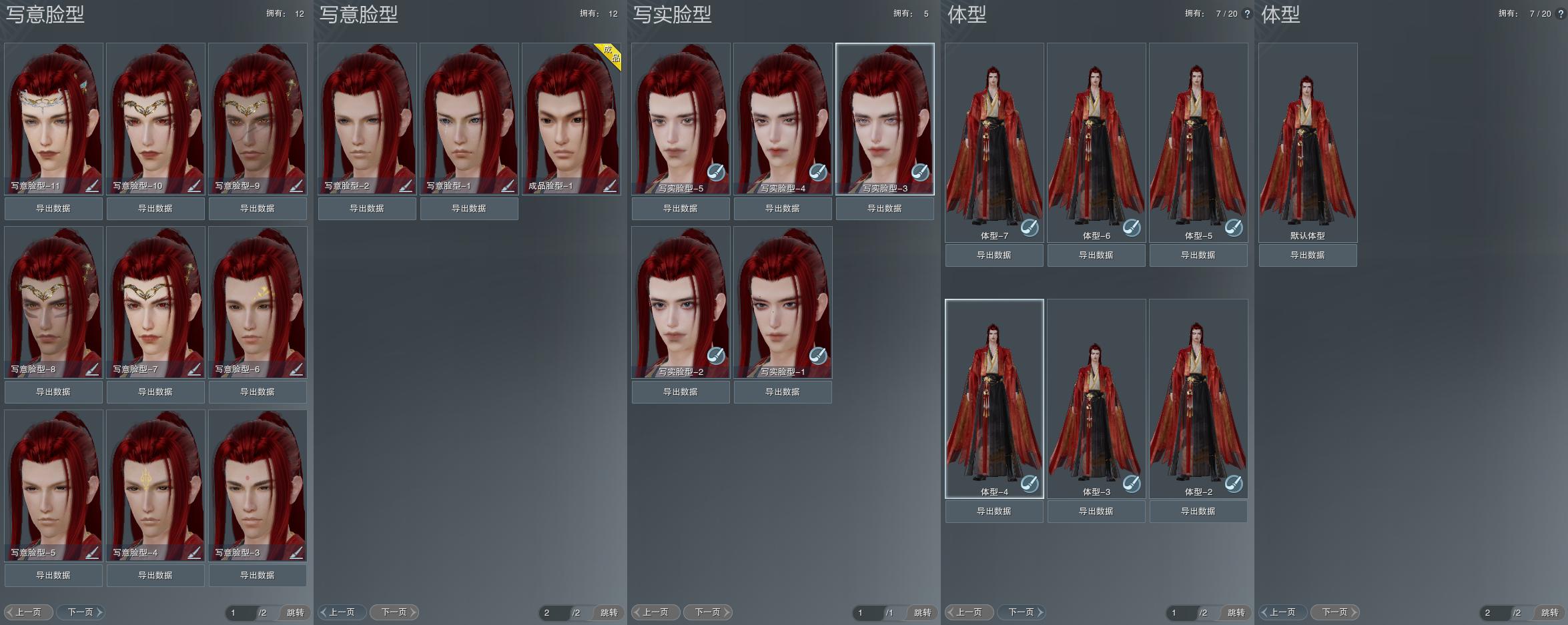Click 跳转 in the 写实脸型 panel
Viewport: 1568px width, 625px height.
pos(922,612)
